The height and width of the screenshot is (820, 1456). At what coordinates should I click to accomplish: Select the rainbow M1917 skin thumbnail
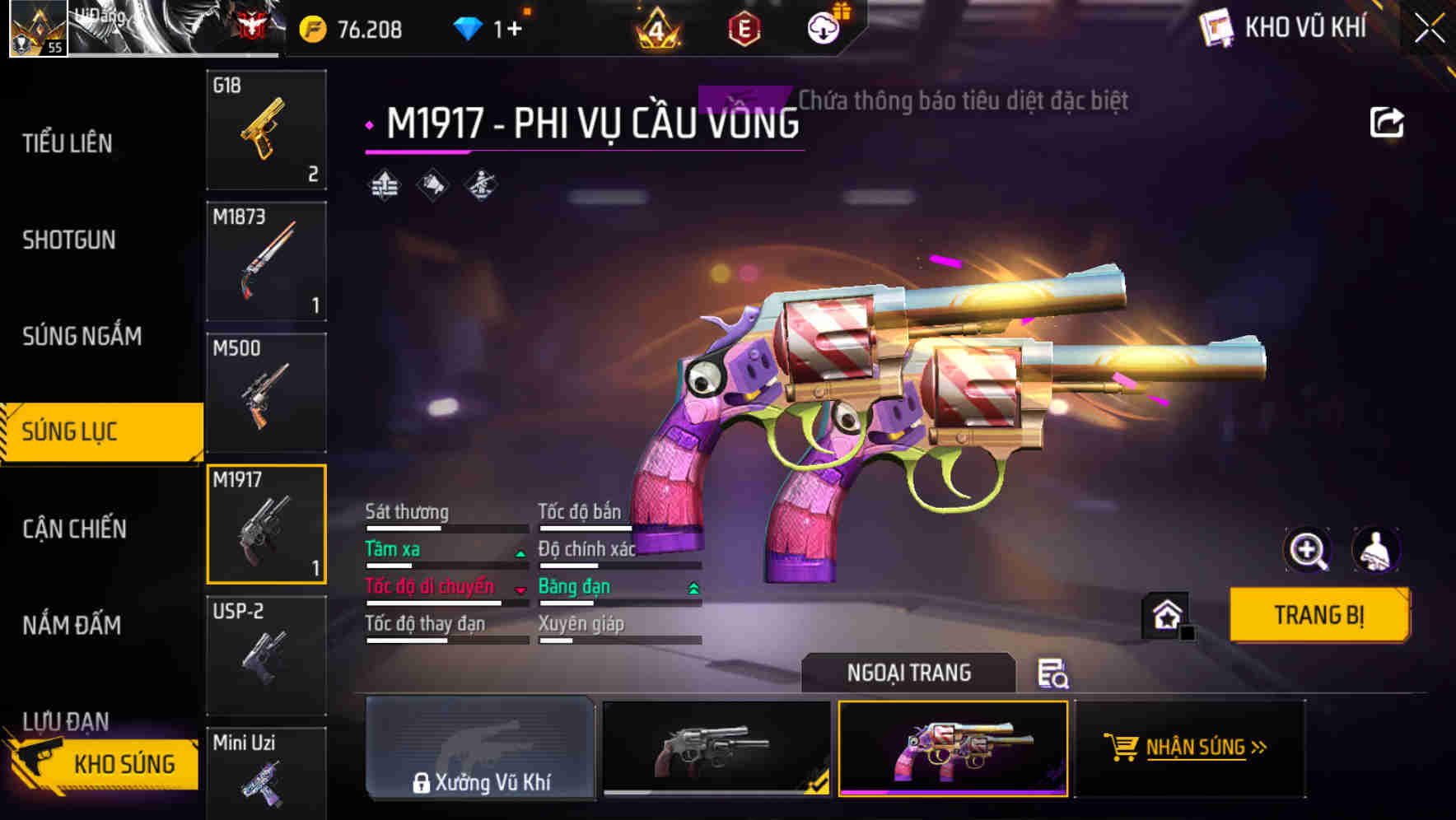click(953, 750)
